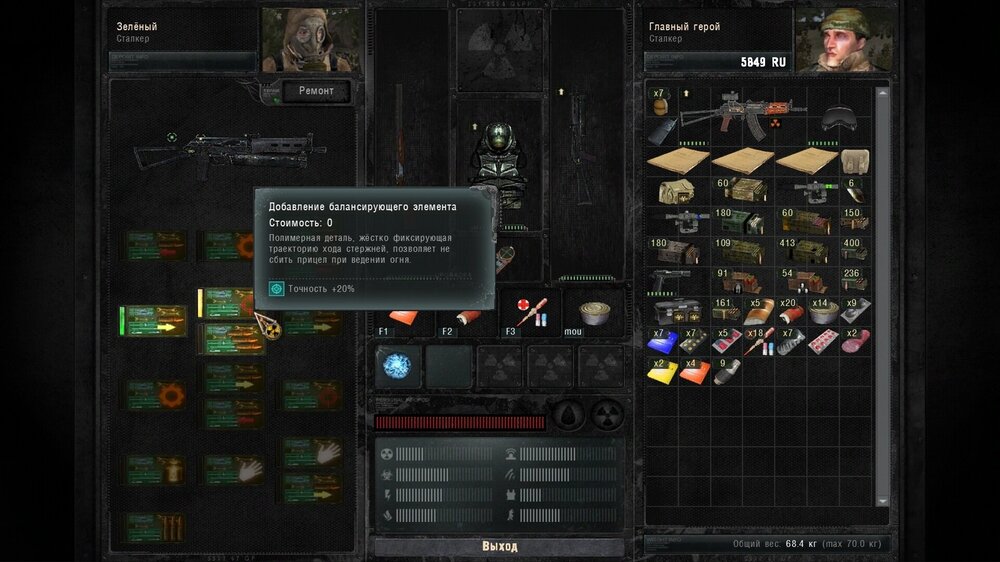Screen dimensions: 1000x562
Task: Choose the ammo box with 413 rounds
Action: tap(806, 249)
